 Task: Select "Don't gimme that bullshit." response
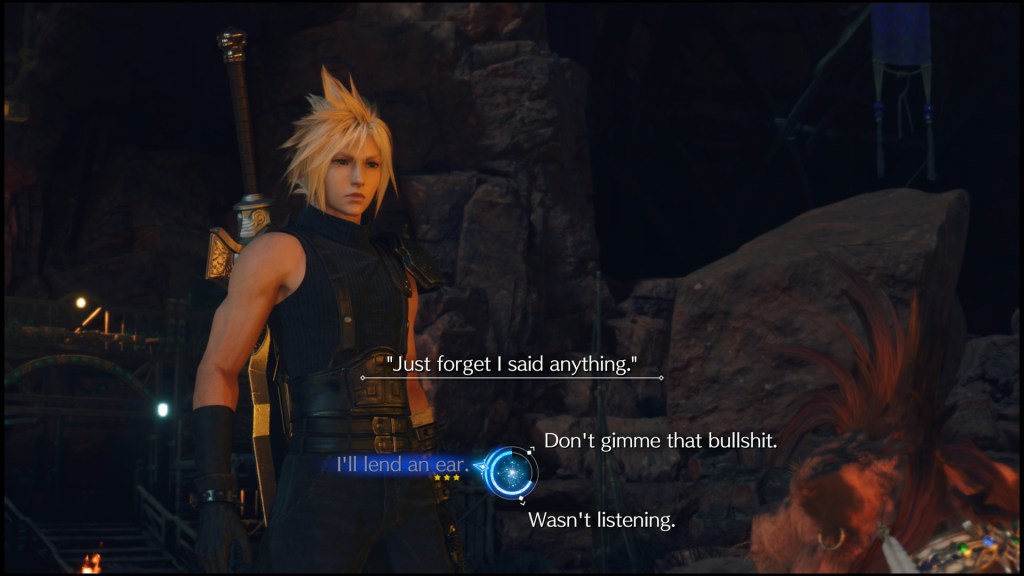click(660, 441)
